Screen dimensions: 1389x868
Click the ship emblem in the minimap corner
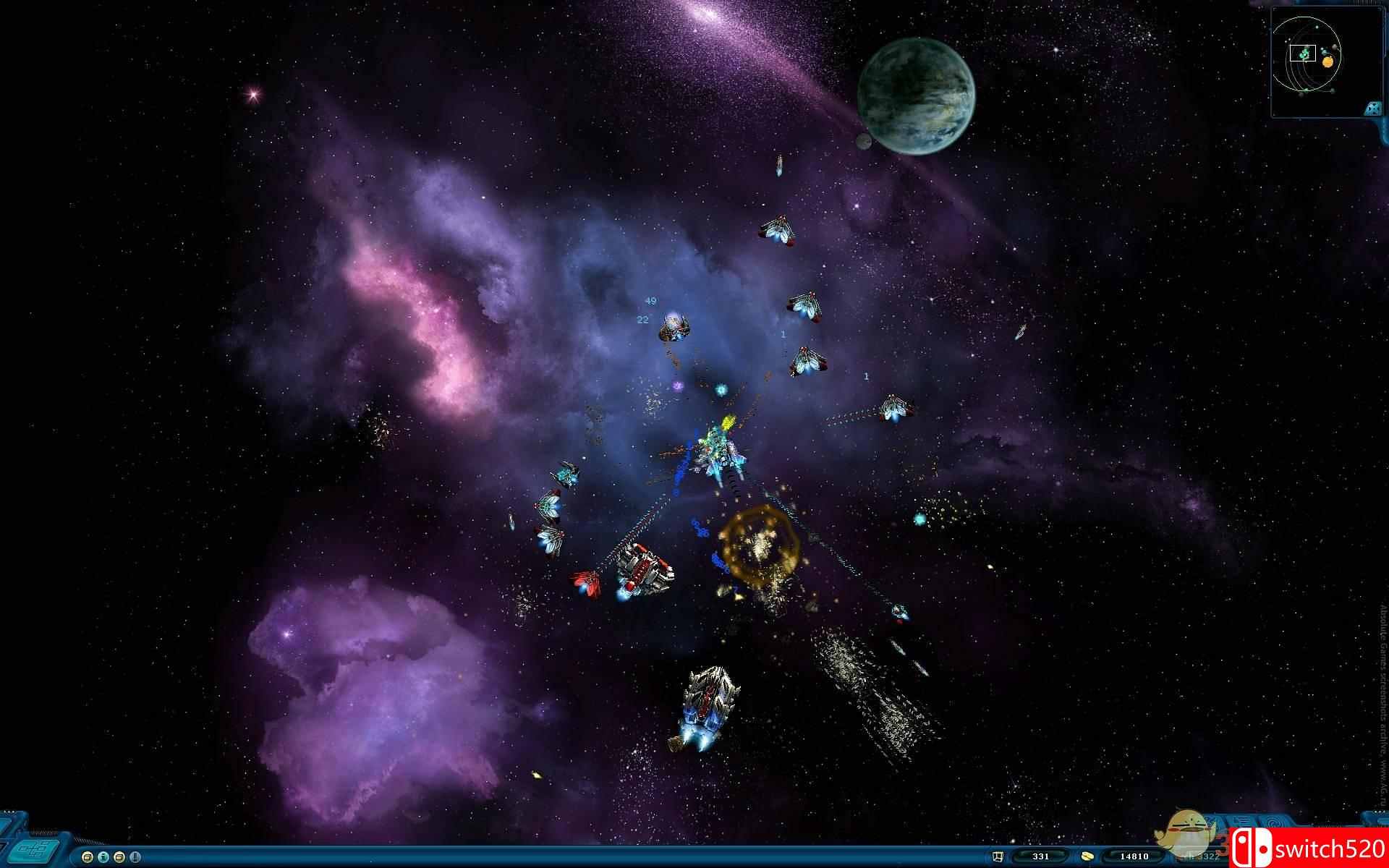(x=1372, y=108)
